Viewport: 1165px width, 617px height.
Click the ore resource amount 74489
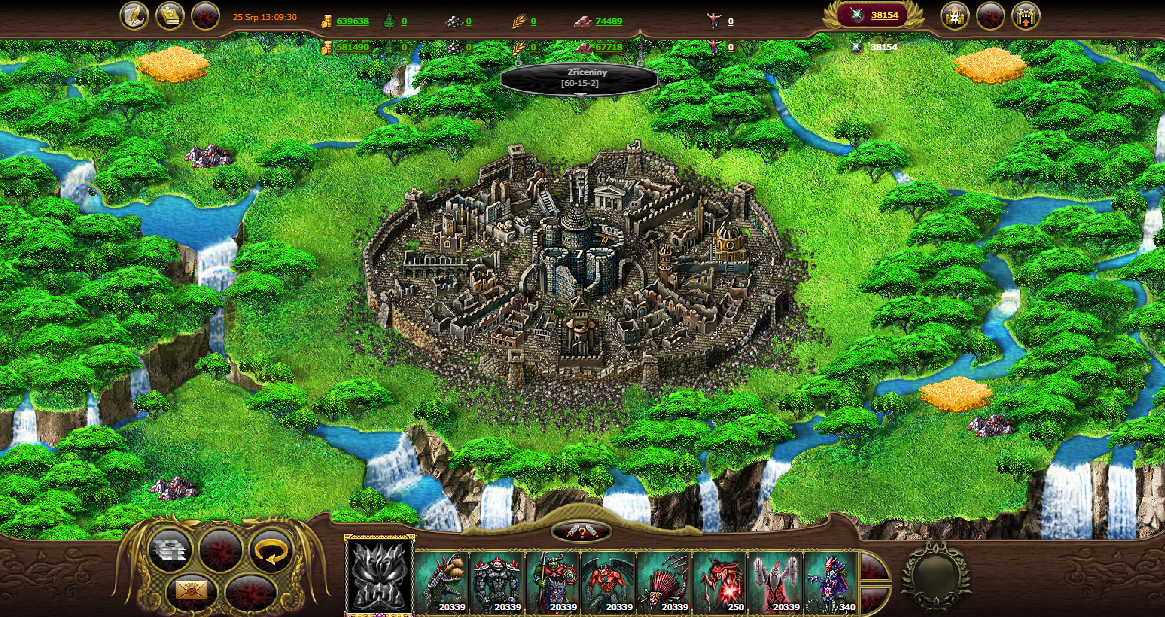click(x=608, y=21)
